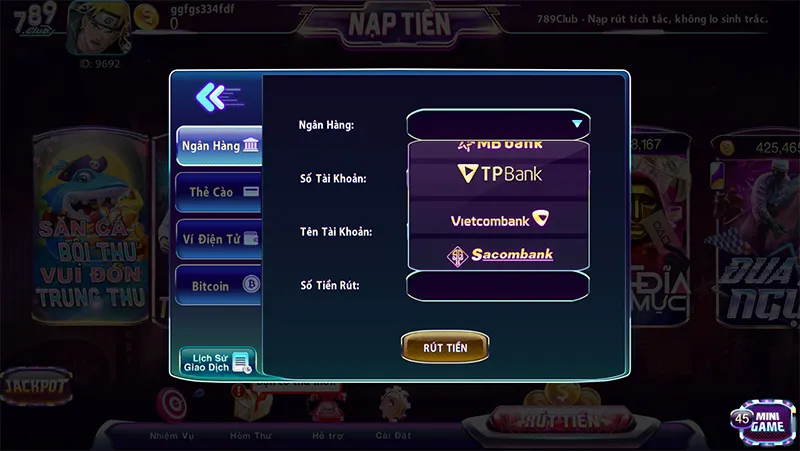Open the Ví Điện Tử tab
Image resolution: width=800 pixels, height=451 pixels.
pyautogui.click(x=218, y=239)
